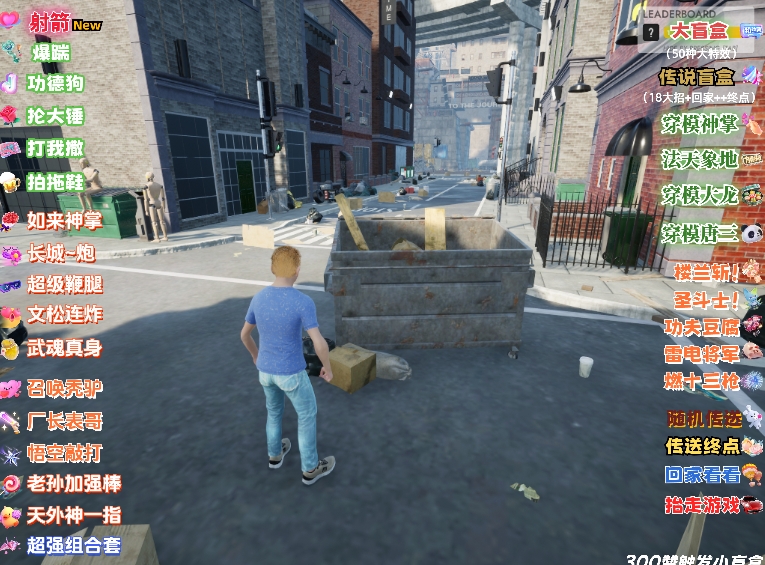The width and height of the screenshot is (765, 565).
Task: Choose the 文松连炸 entry
Action: (64, 315)
